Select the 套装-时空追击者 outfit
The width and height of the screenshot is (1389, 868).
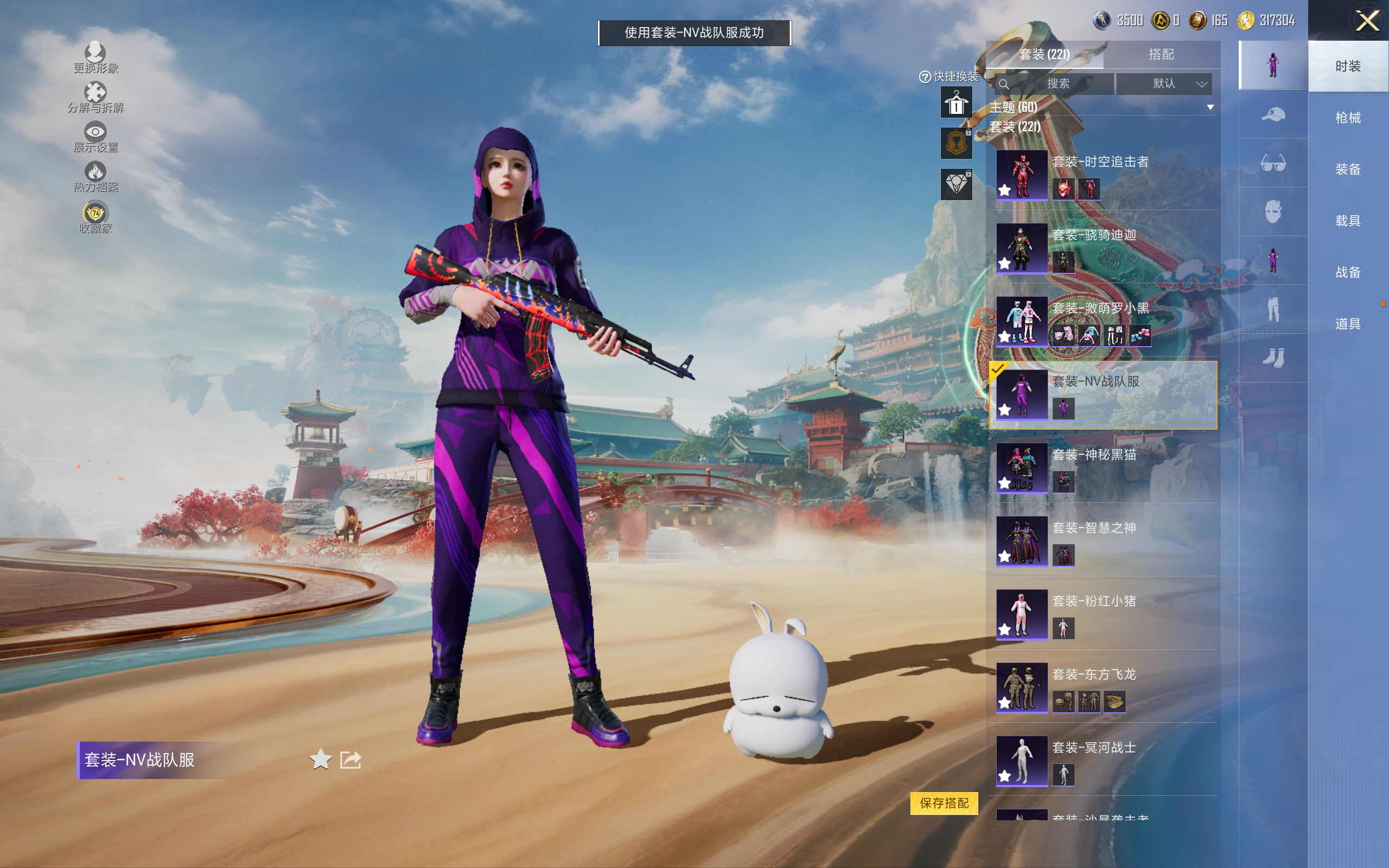click(1101, 175)
